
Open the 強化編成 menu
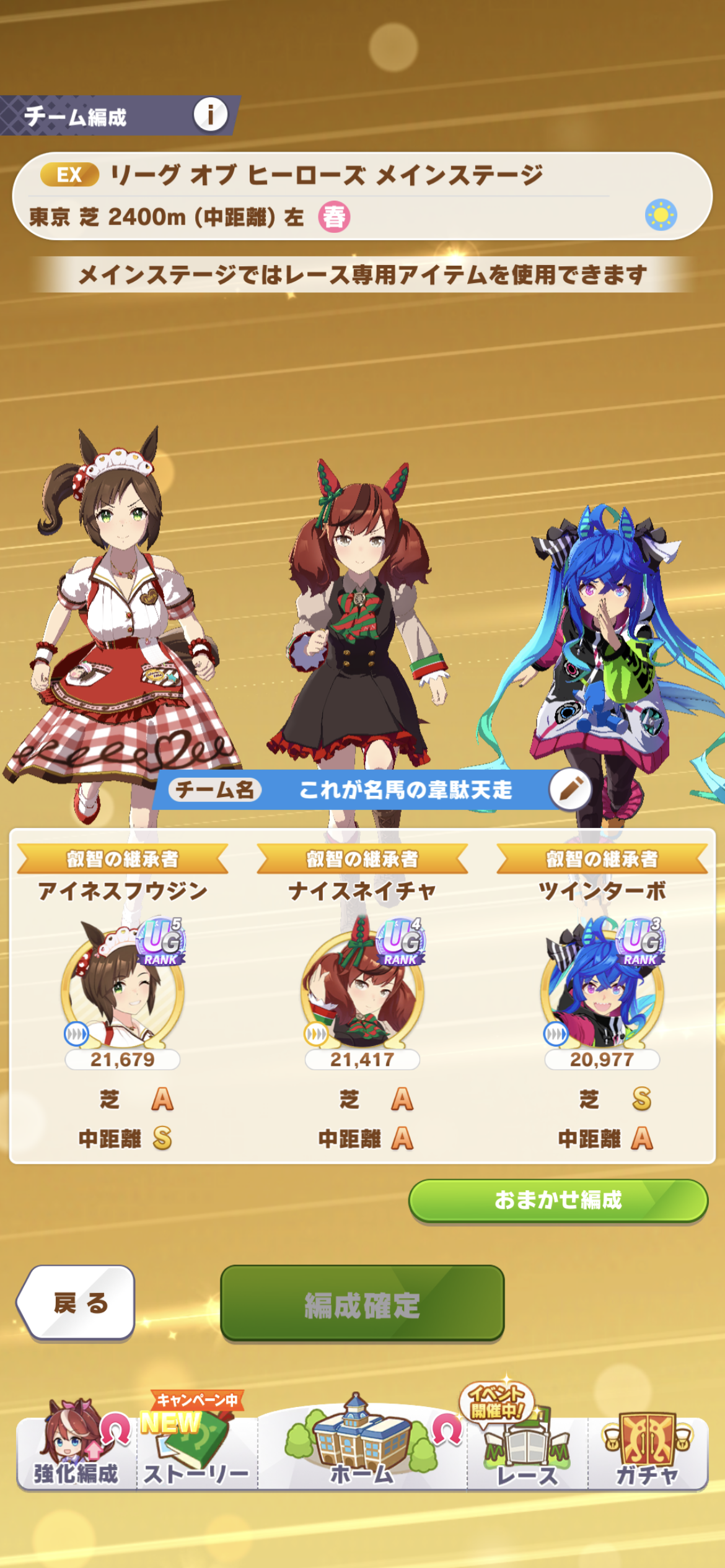point(76,1449)
